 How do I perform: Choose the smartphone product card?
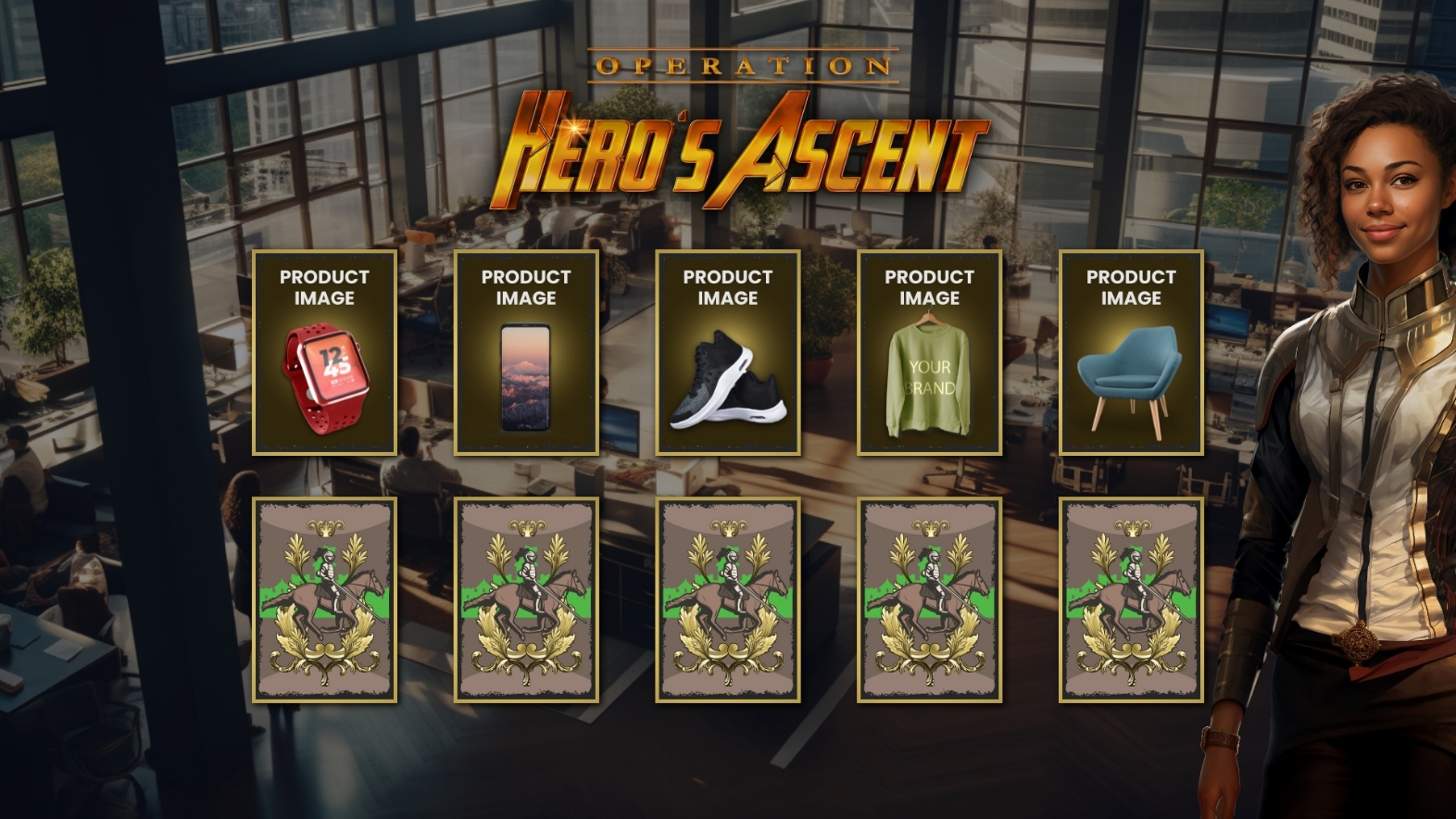point(526,353)
